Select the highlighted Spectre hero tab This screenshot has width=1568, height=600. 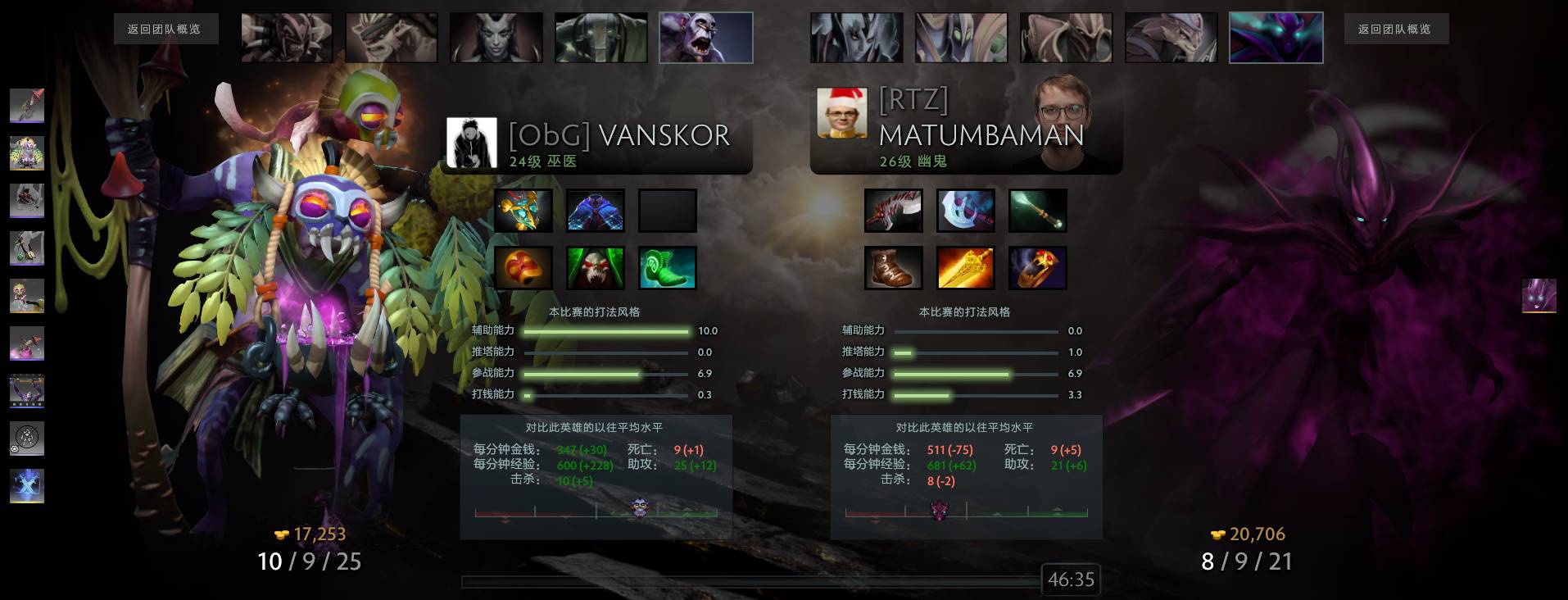[x=1276, y=37]
